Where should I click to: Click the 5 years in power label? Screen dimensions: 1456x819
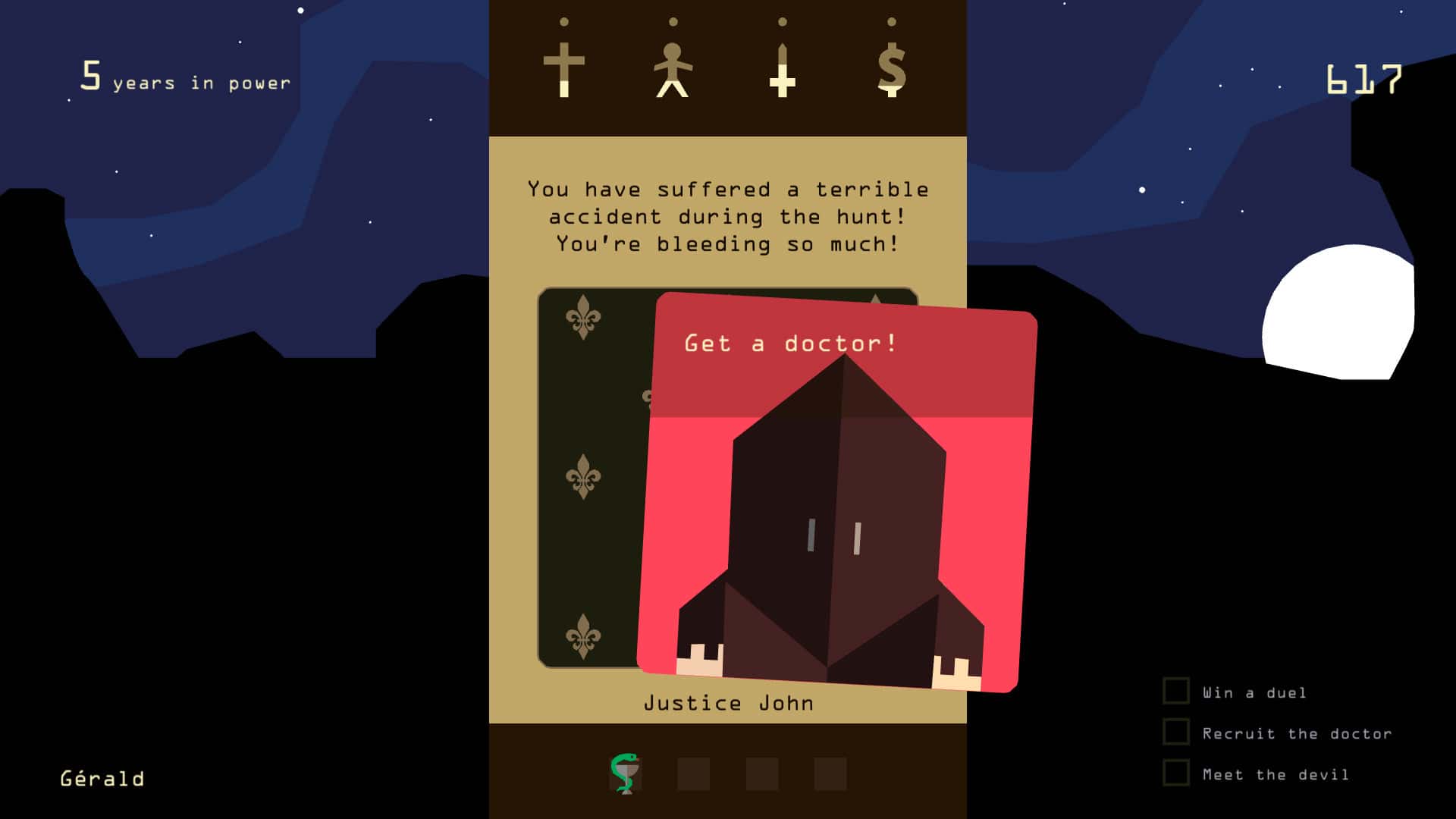click(184, 78)
